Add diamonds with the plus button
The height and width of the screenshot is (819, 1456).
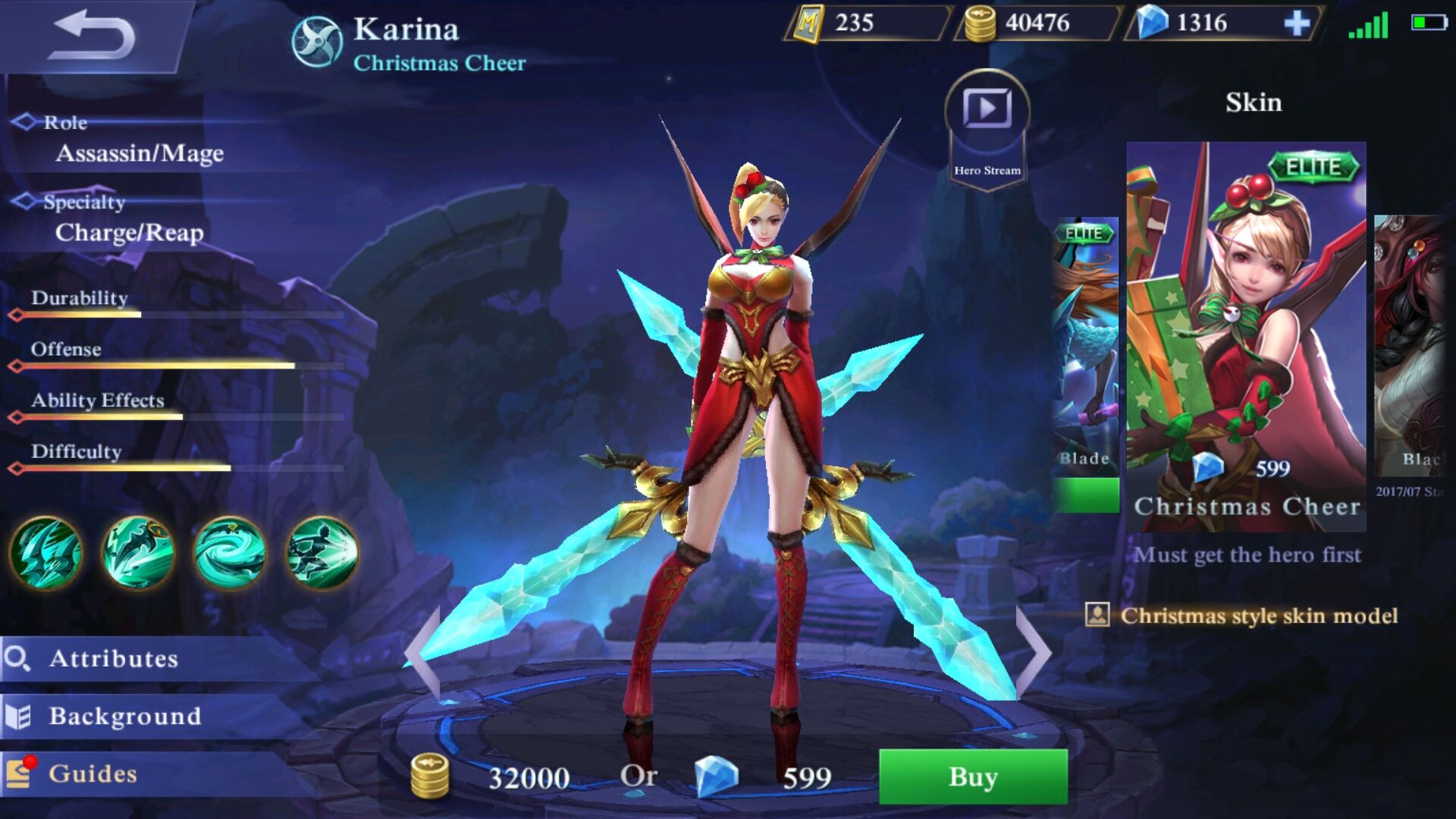coord(1297,24)
